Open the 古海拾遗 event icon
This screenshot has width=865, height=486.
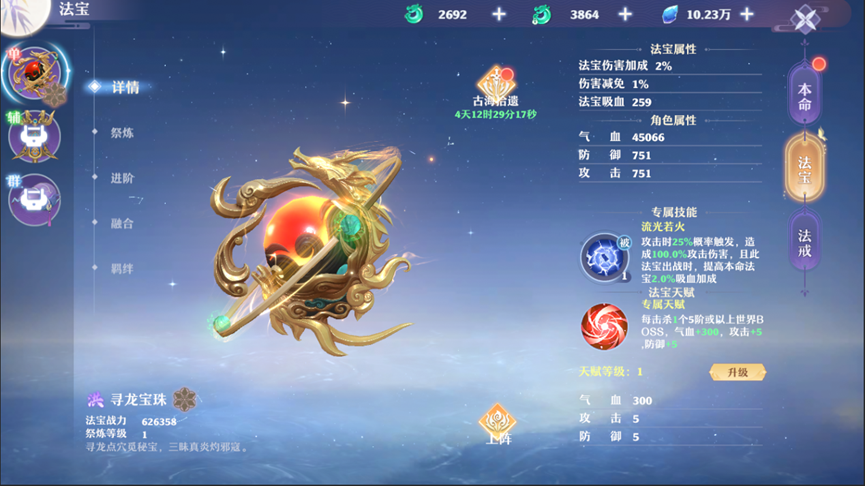496,82
